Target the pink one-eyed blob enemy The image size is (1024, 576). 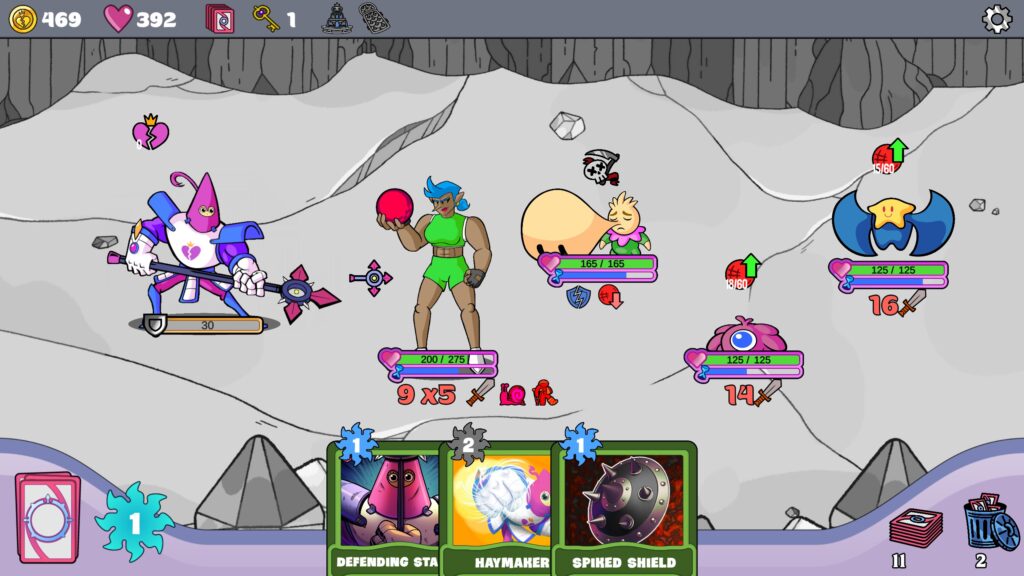[744, 336]
